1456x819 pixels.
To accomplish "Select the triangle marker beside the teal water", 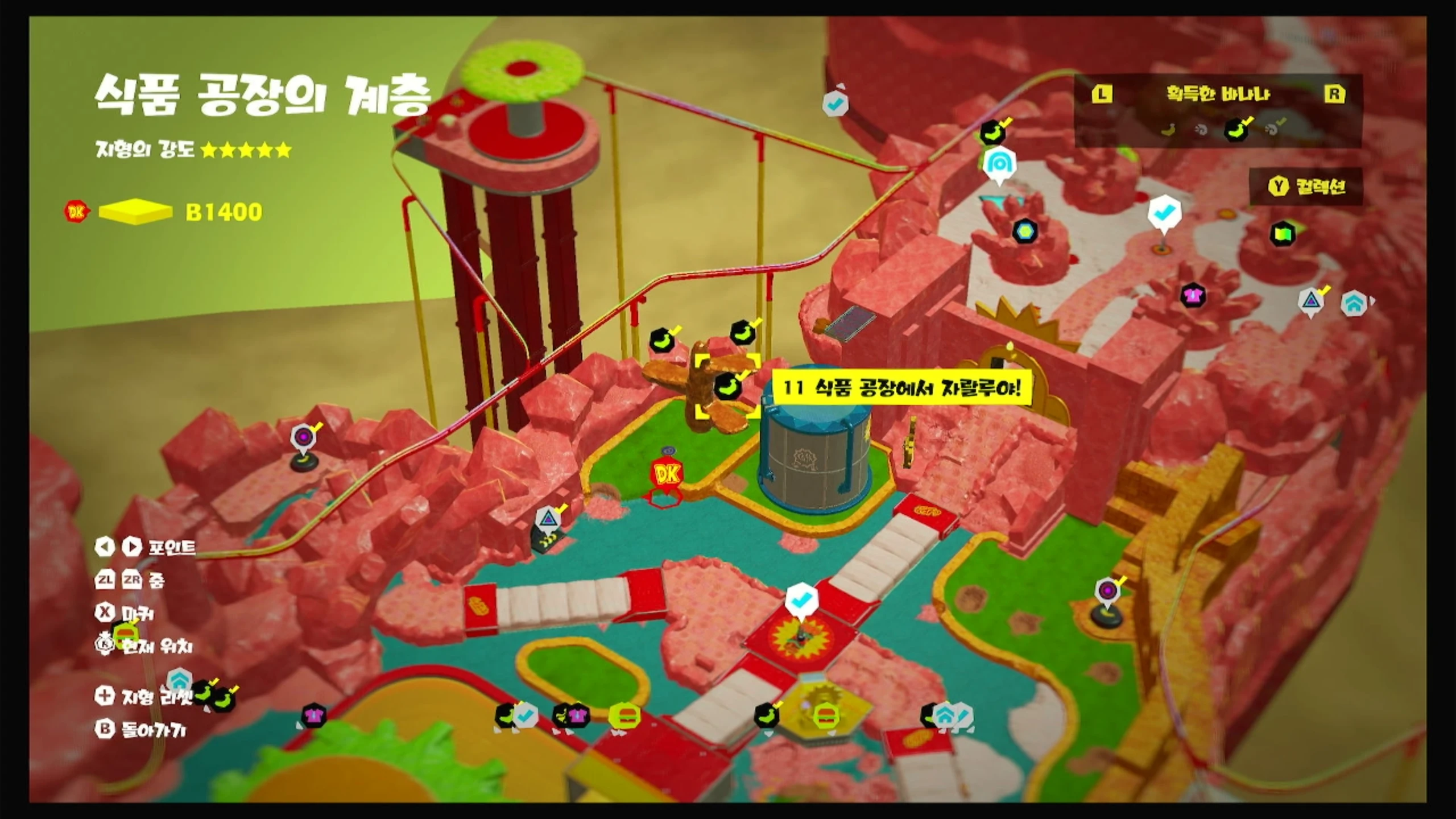I will click(548, 518).
